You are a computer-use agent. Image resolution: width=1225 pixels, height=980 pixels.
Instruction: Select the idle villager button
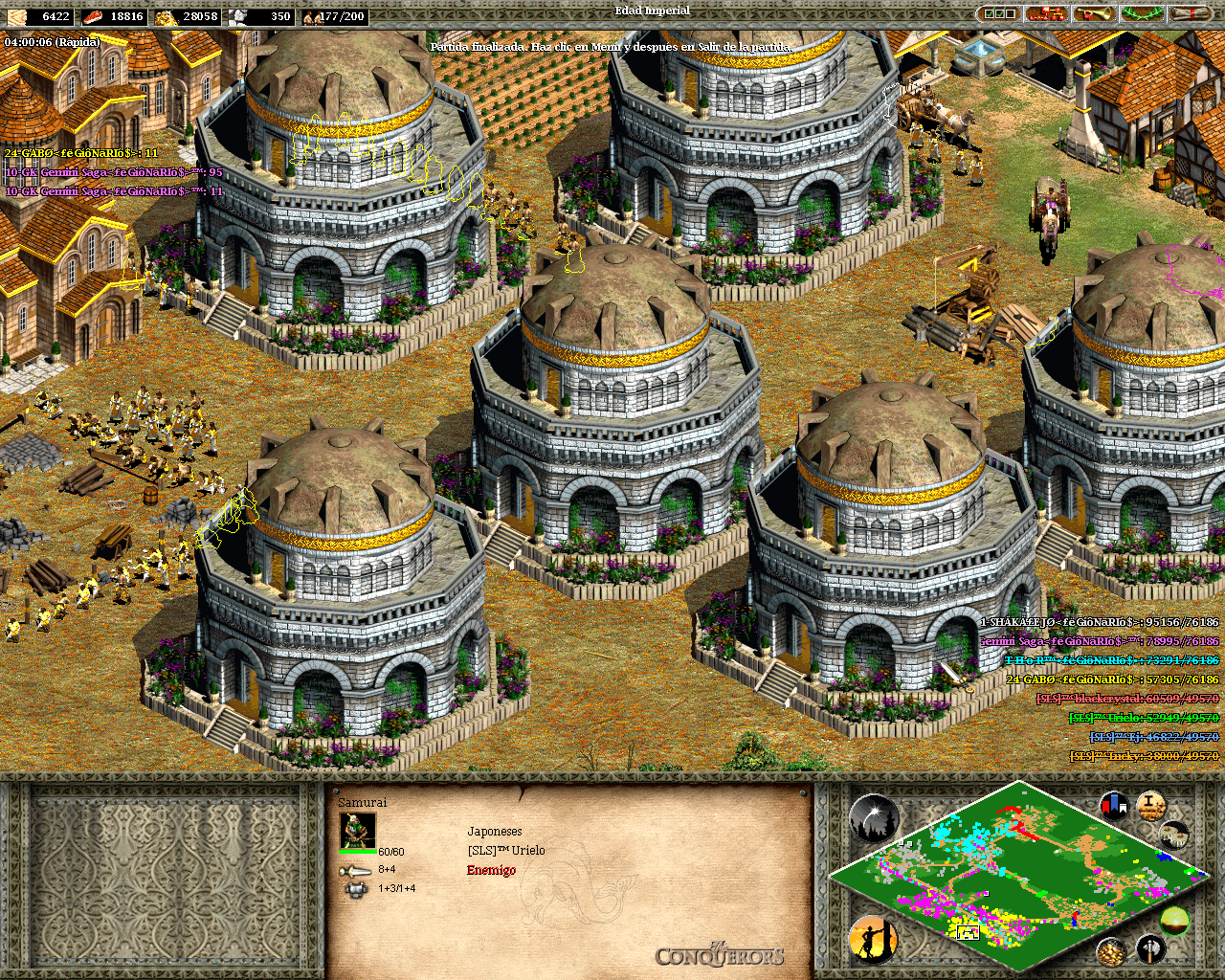click(872, 939)
